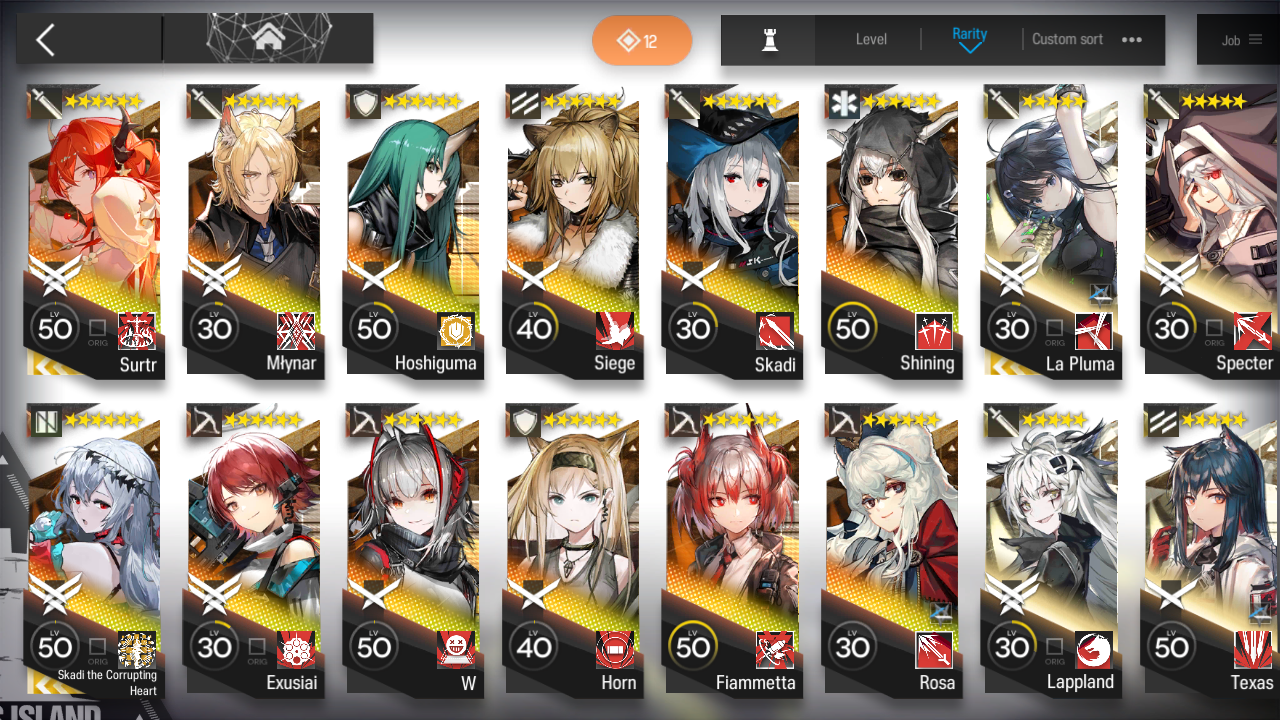Open the ellipsis sort options
The width and height of the screenshot is (1280, 720).
click(x=1131, y=39)
